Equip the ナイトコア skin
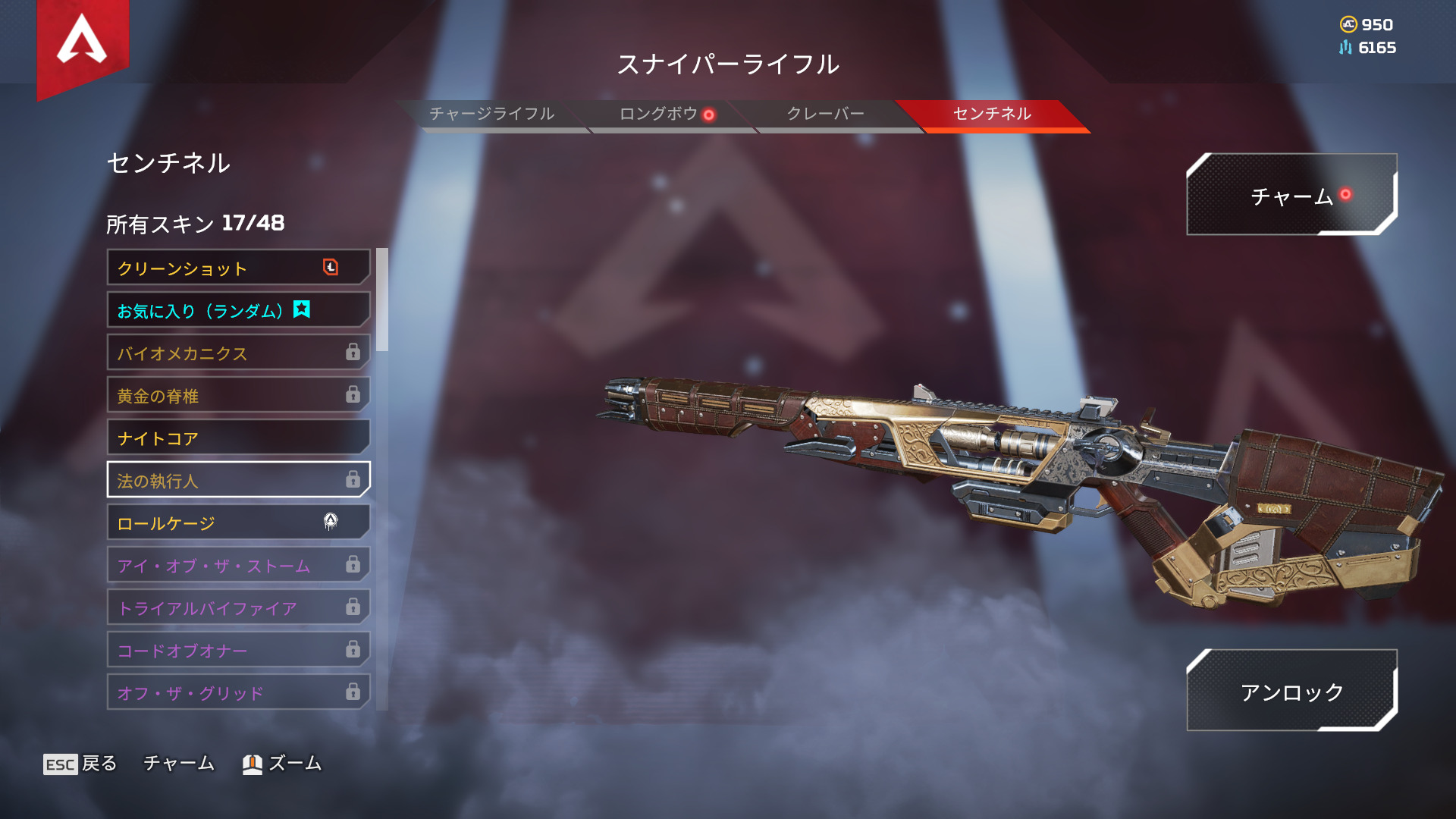The width and height of the screenshot is (1456, 819). pyautogui.click(x=238, y=438)
